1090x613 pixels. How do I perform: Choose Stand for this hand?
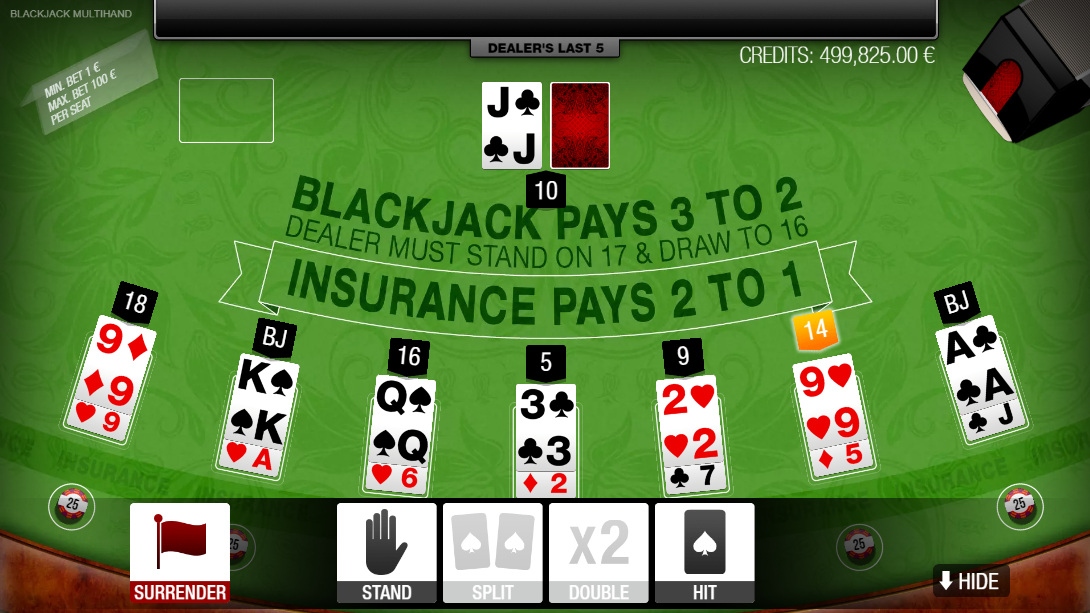click(387, 553)
